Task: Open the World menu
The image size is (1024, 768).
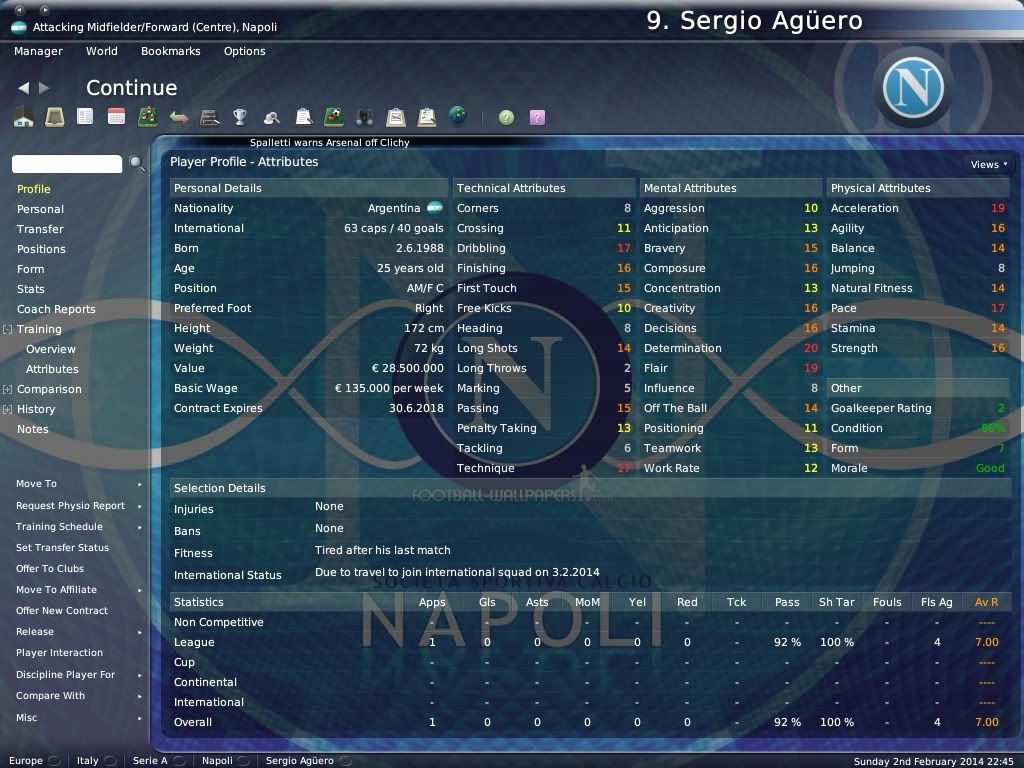Action: [101, 51]
